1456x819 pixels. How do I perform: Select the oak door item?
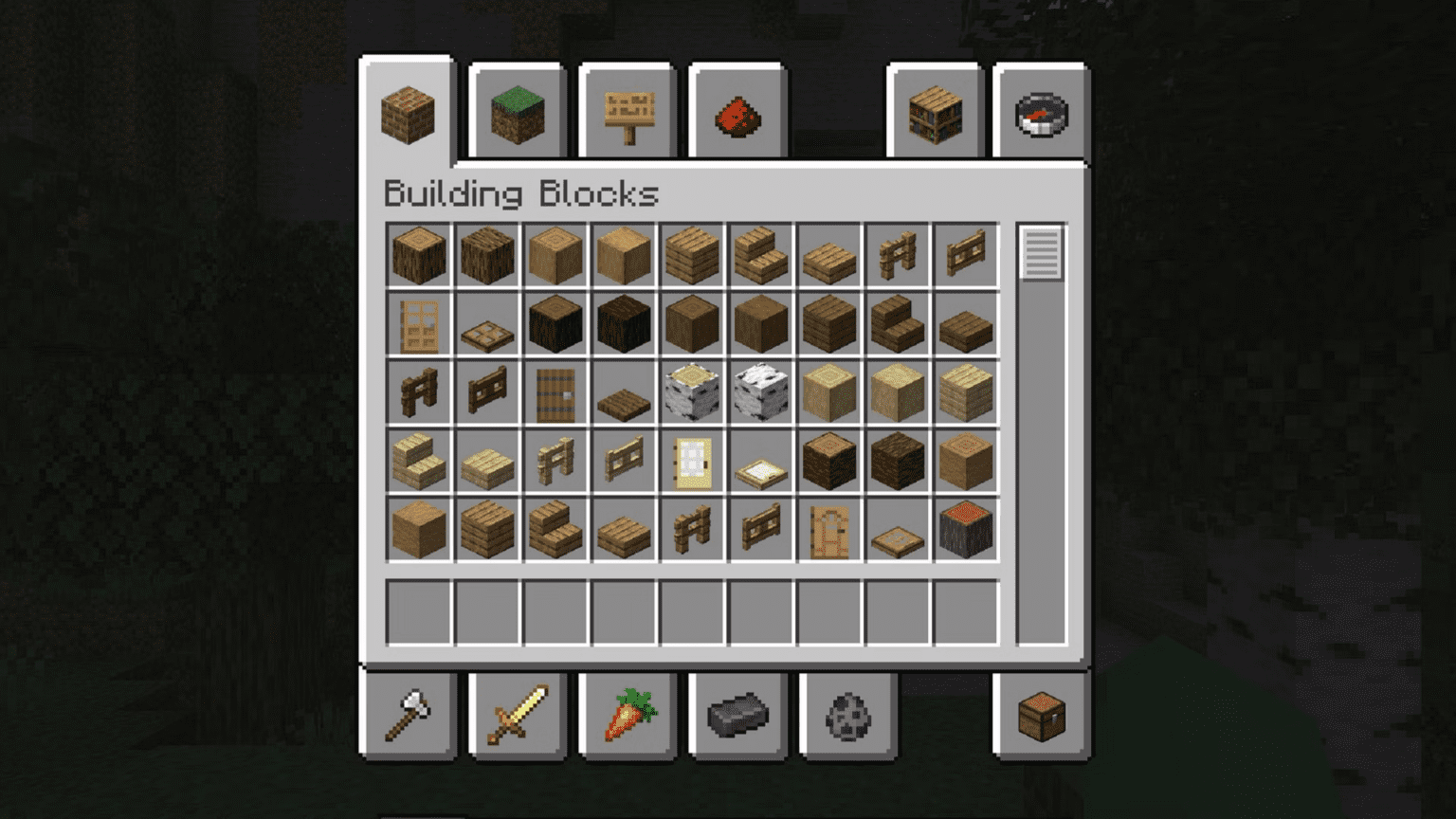(x=418, y=324)
